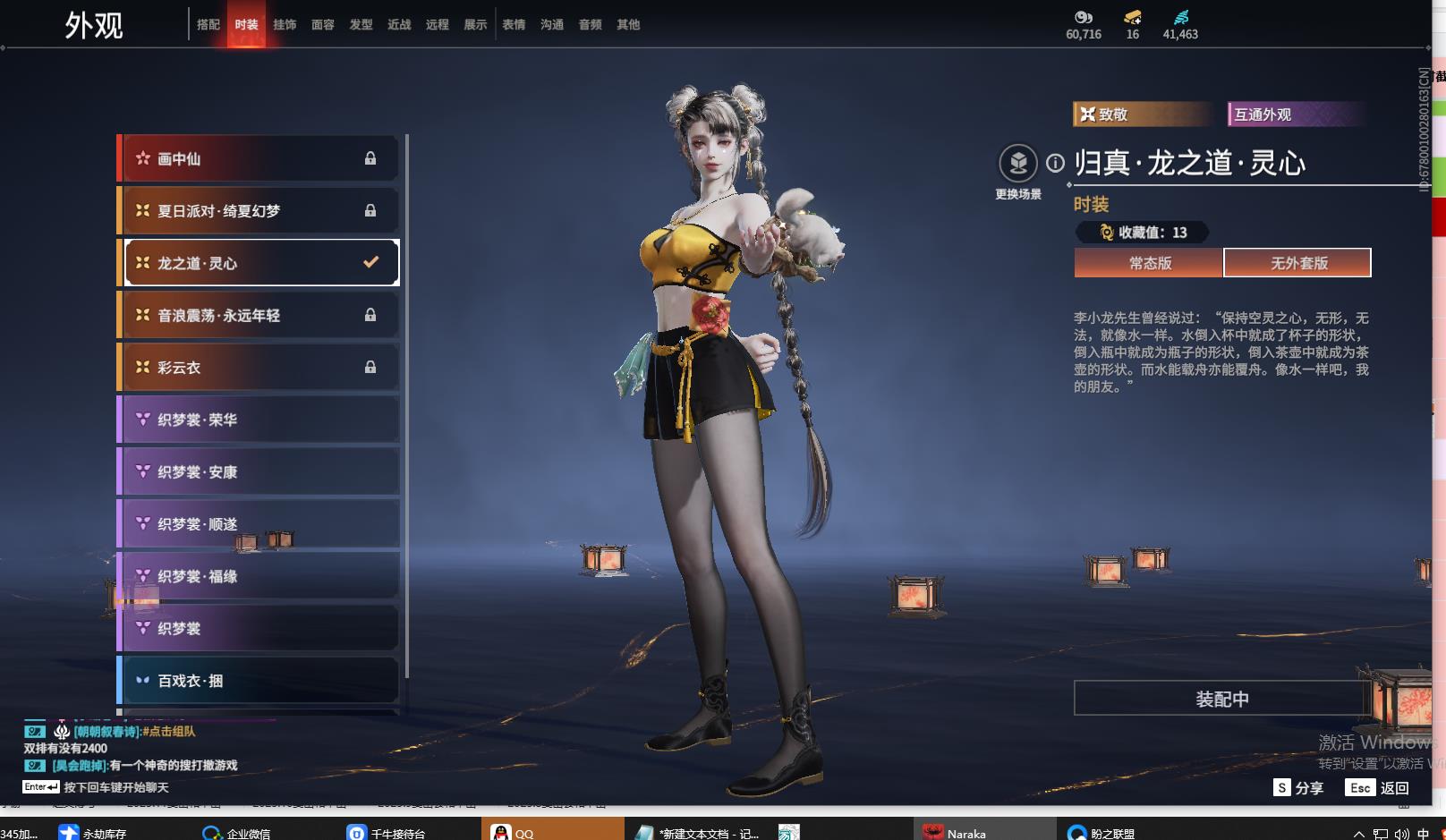Select the 画中仙 outfit
1446x840 pixels.
[x=259, y=159]
